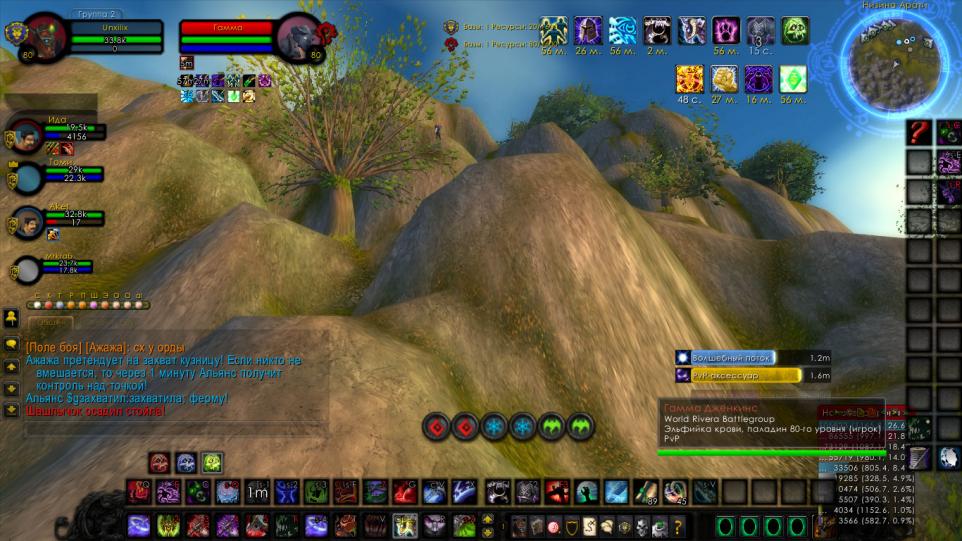Activate the action slot showing 1m cooldown
962x541 pixels.
[258, 492]
